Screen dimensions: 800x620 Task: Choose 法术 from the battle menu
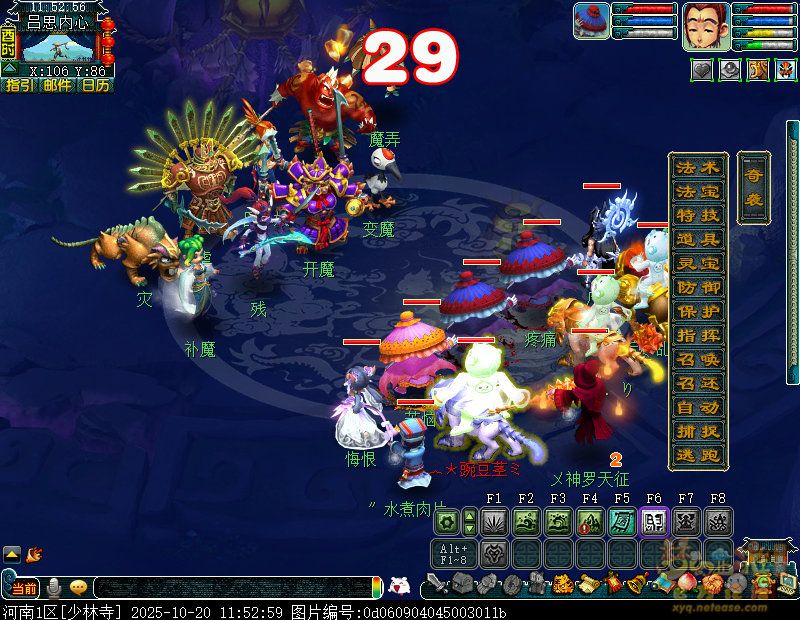(697, 167)
